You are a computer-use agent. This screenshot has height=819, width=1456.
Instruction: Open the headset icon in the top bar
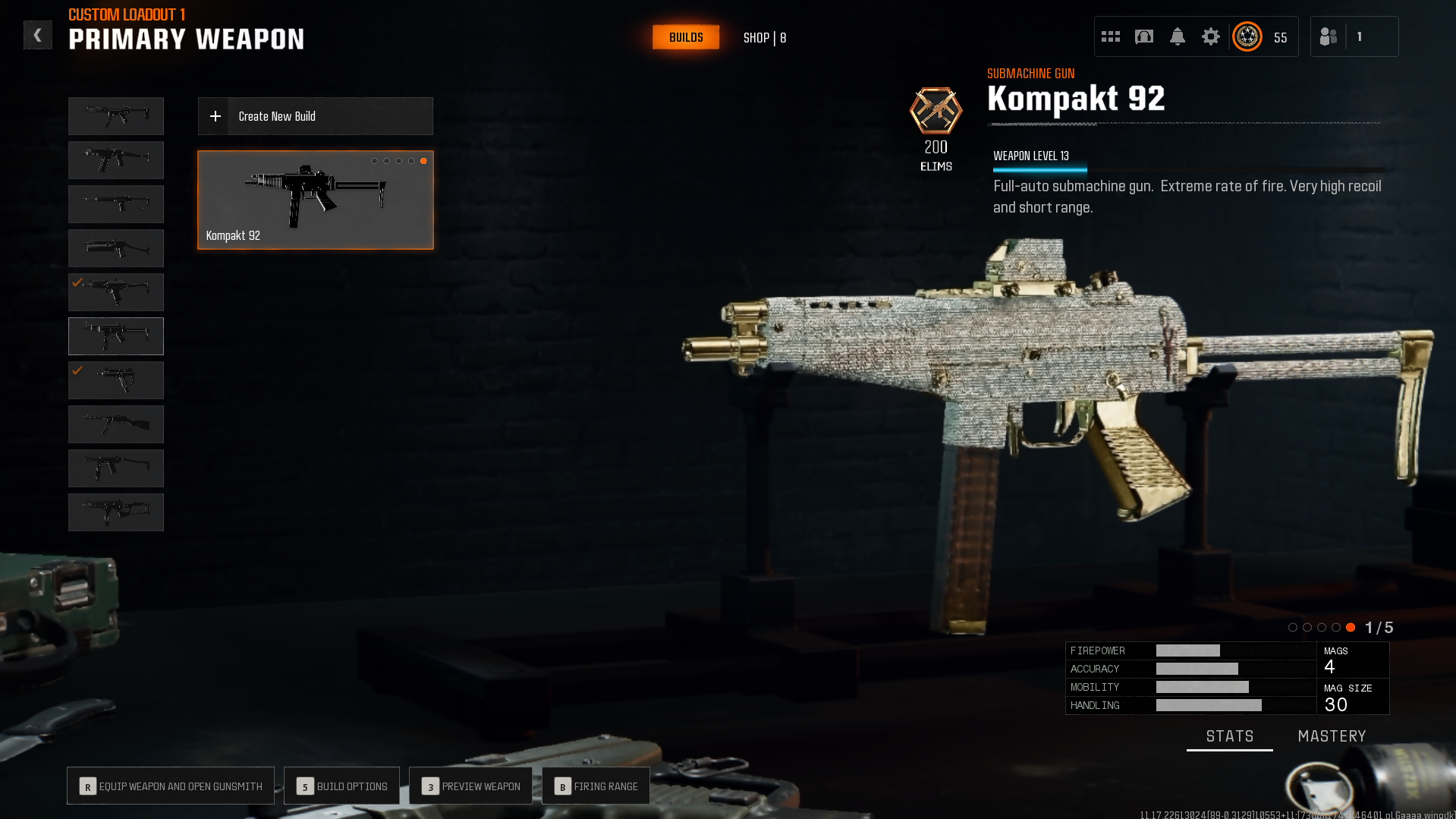pyautogui.click(x=1144, y=36)
